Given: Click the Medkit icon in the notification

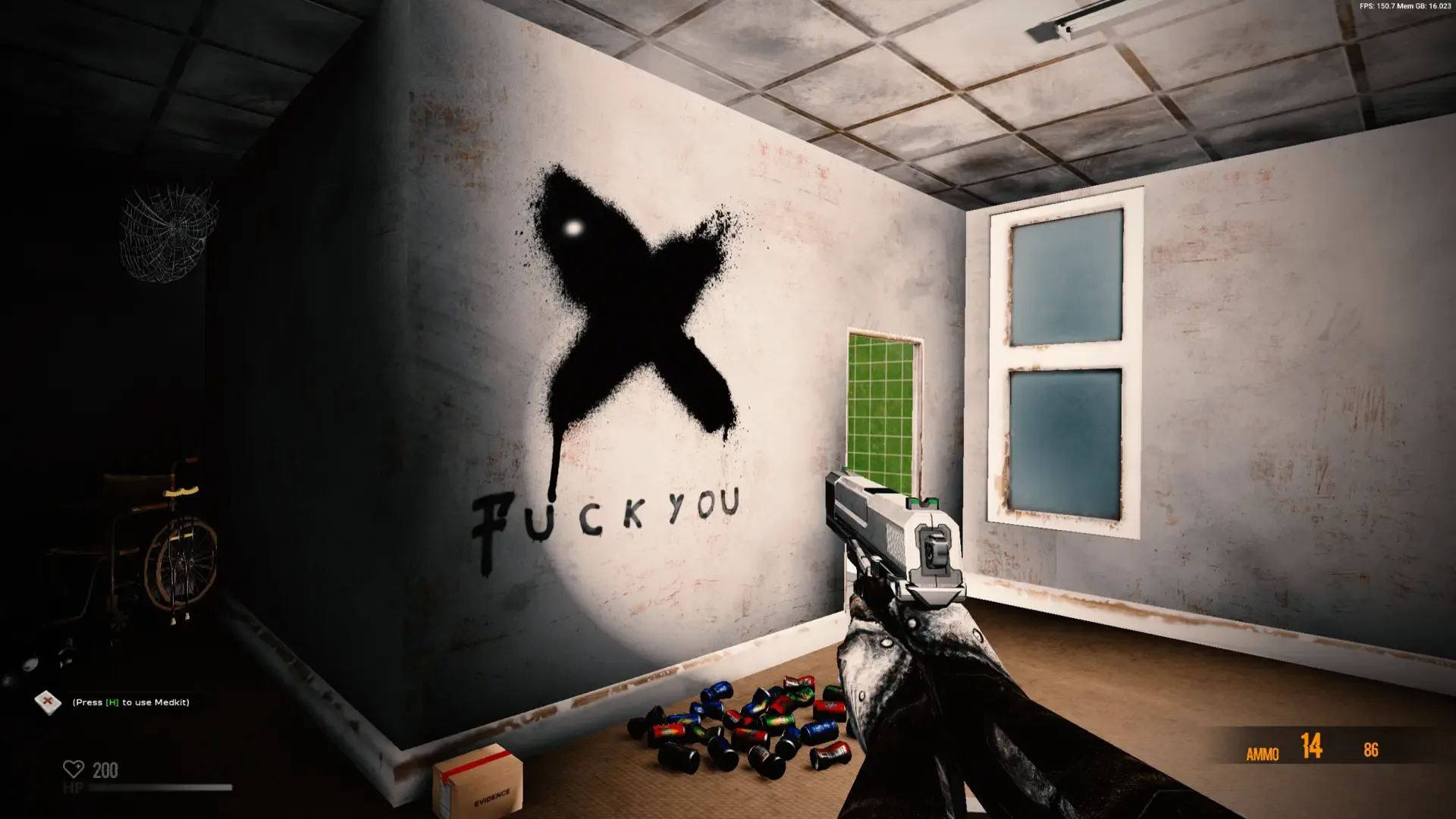Looking at the screenshot, I should pyautogui.click(x=48, y=702).
